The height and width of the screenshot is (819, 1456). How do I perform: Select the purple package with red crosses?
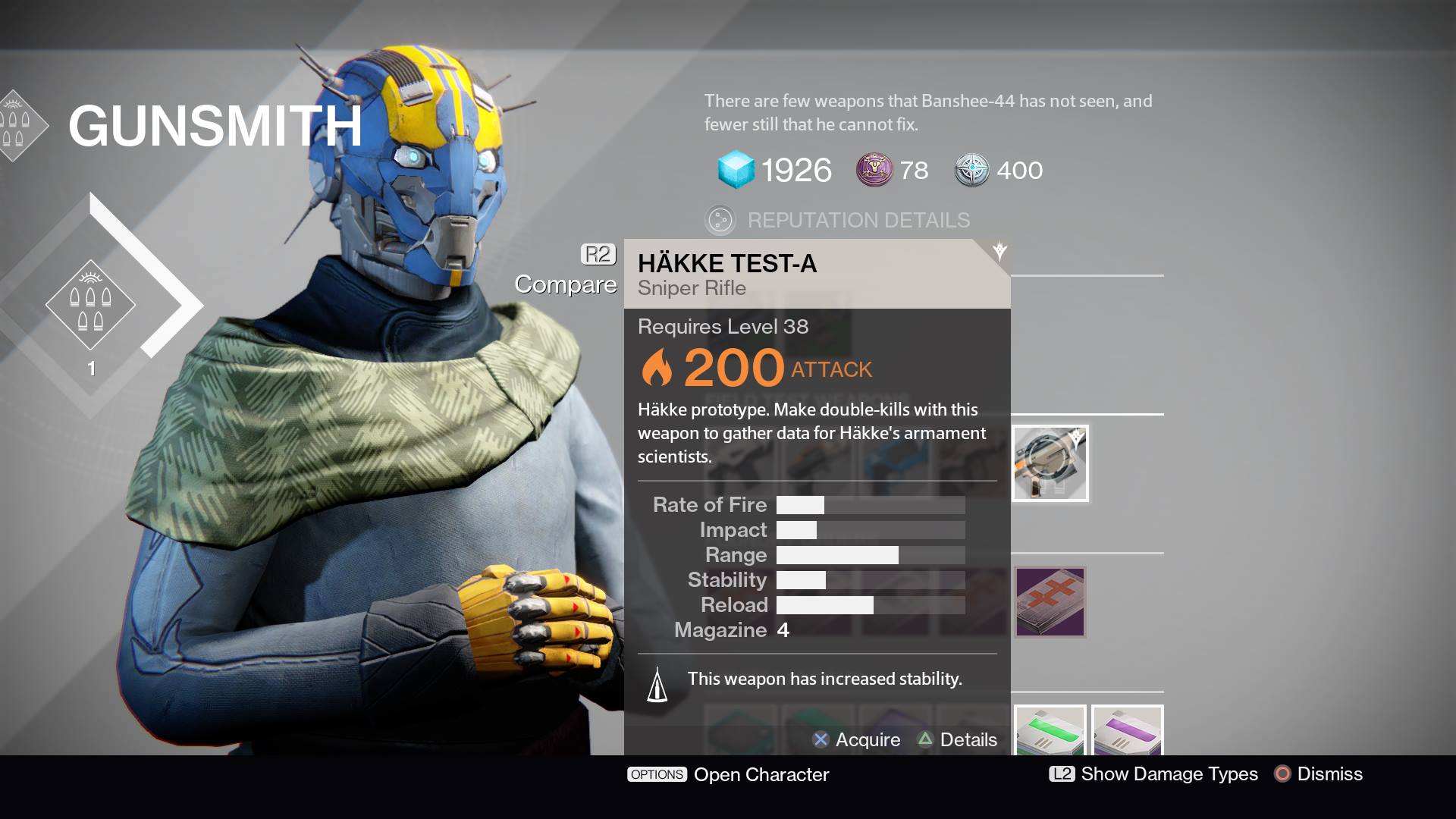1050,601
